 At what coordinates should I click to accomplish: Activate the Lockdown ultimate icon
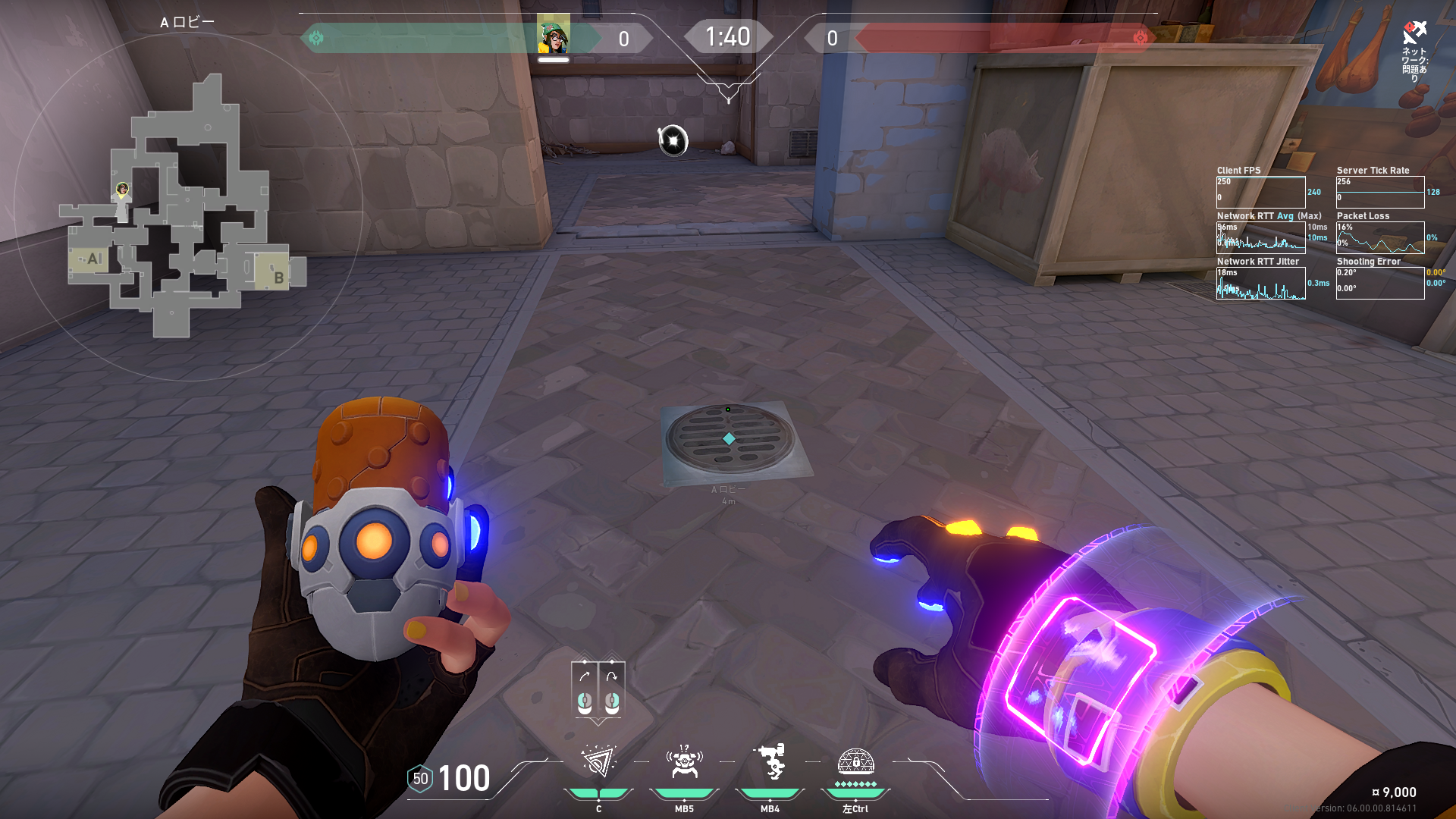click(855, 763)
